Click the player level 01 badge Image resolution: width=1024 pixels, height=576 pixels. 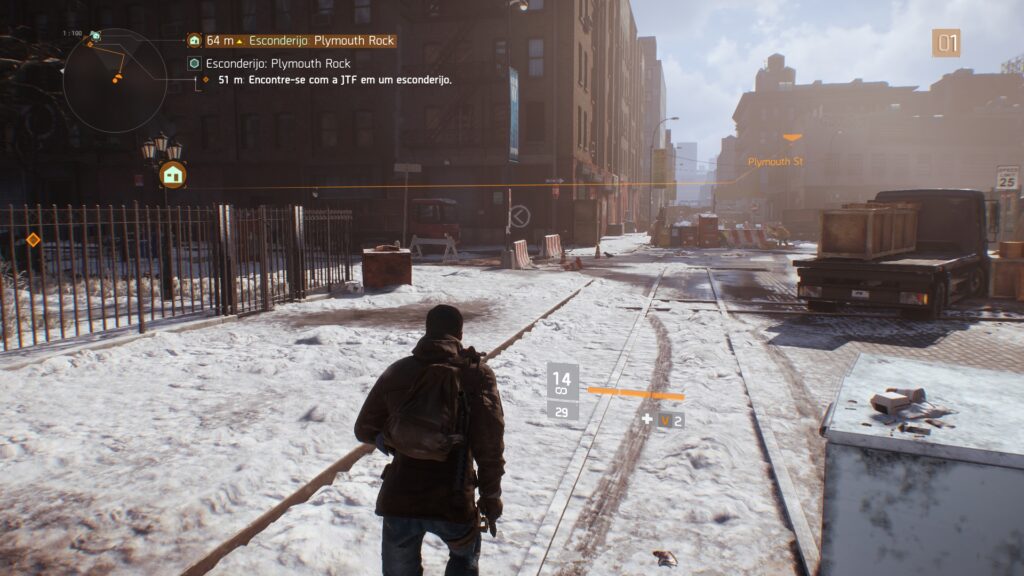(x=946, y=43)
